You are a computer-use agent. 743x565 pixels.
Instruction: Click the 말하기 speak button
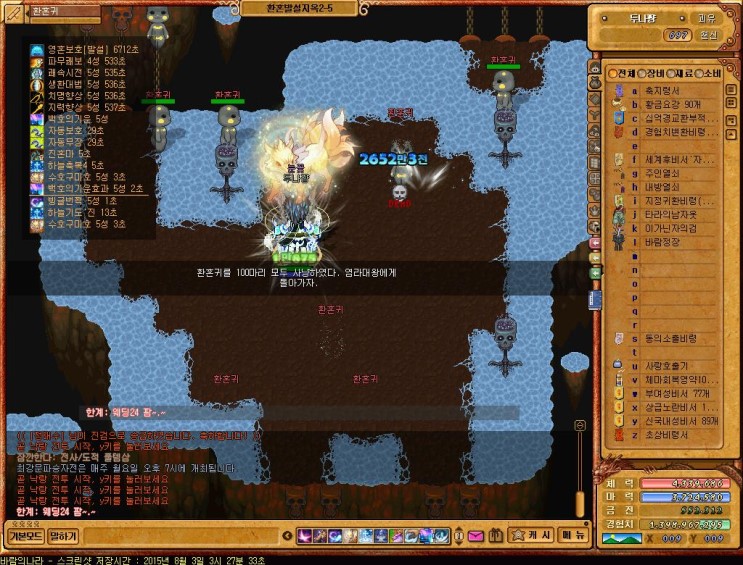click(63, 536)
